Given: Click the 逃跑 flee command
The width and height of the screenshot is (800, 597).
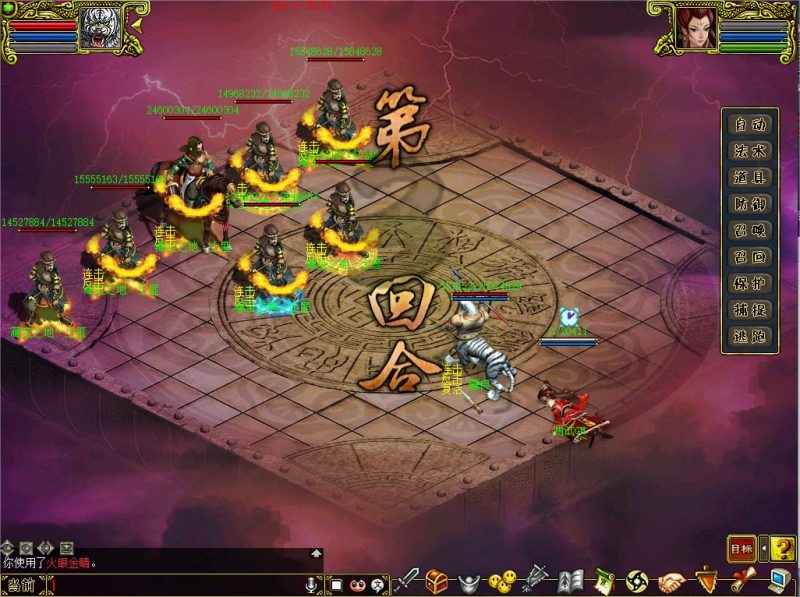Looking at the screenshot, I should 750,337.
